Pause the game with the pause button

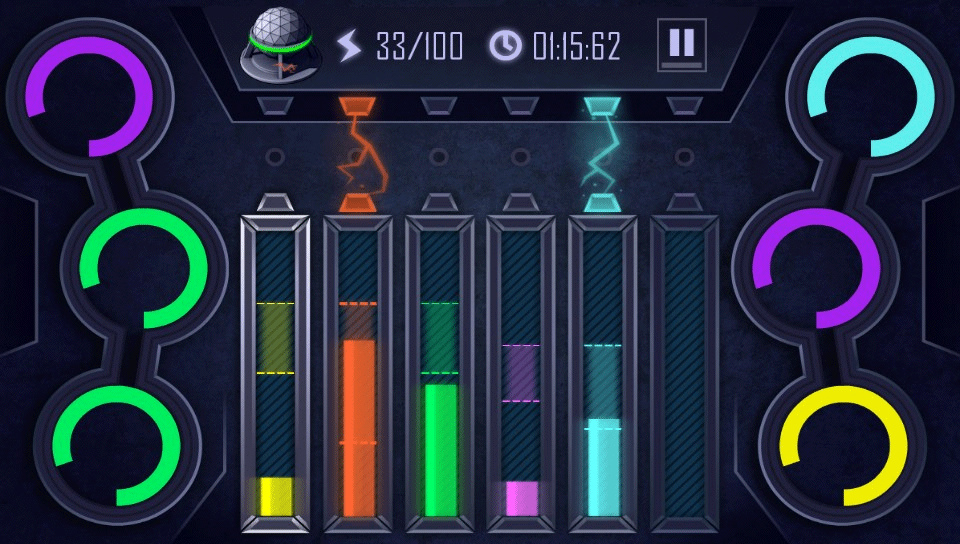(681, 45)
